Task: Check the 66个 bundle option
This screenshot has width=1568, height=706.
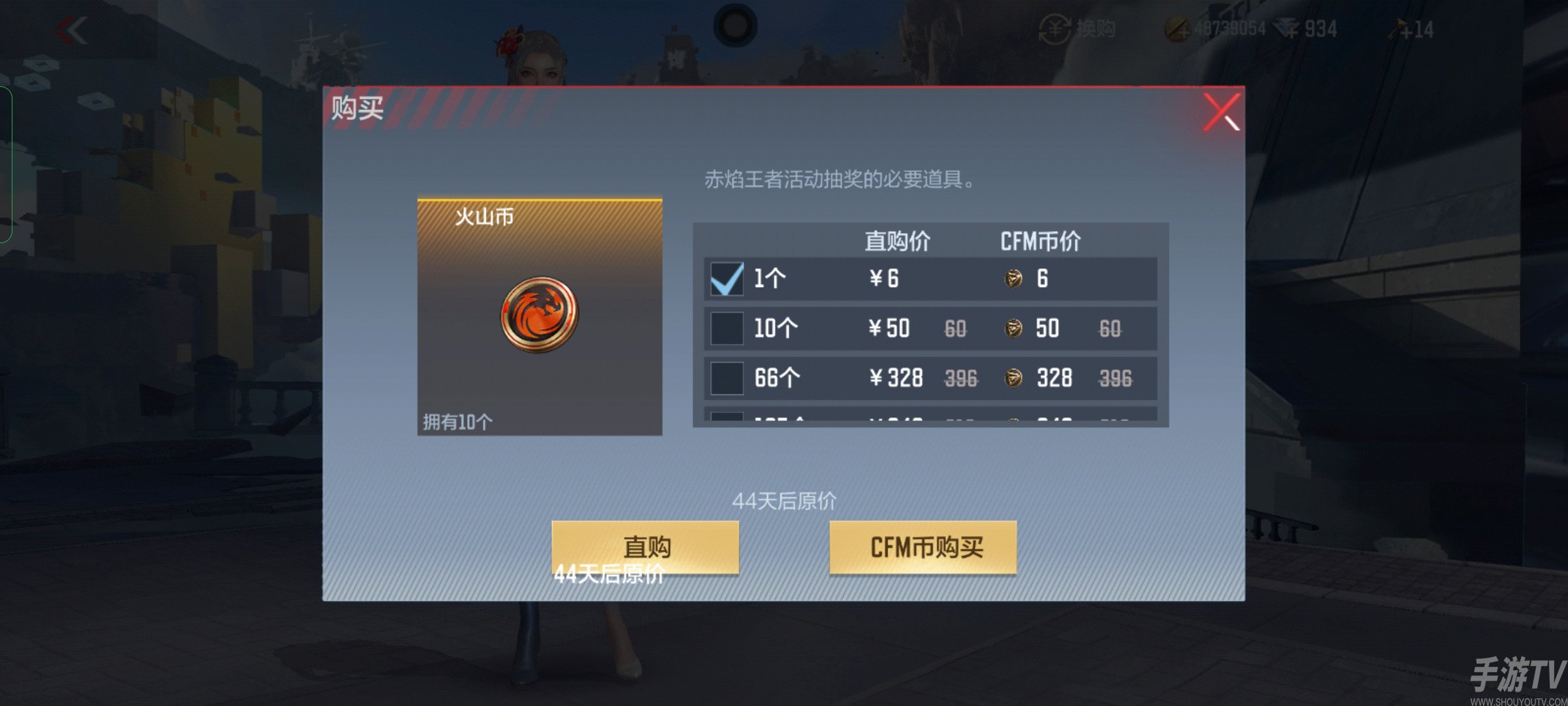Action: [x=727, y=378]
